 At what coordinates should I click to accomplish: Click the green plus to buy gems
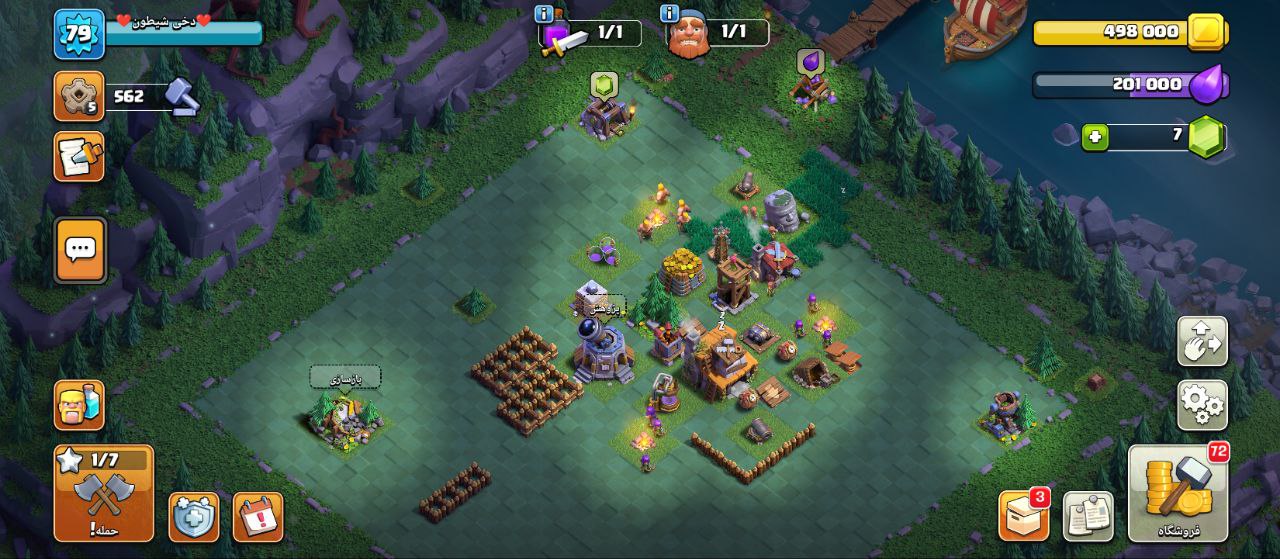(1095, 137)
